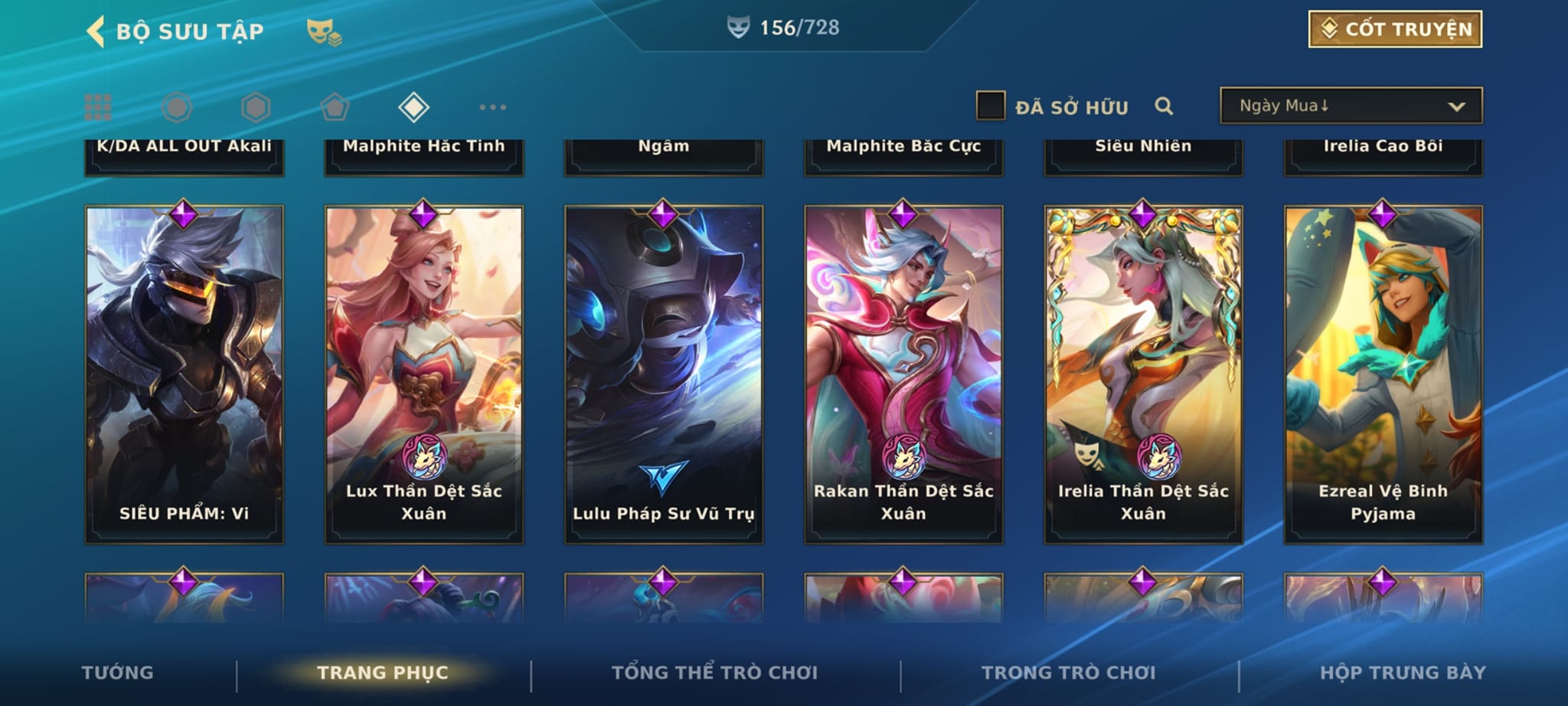1568x706 pixels.
Task: Choose the diamond rarity filter icon
Action: (x=413, y=107)
